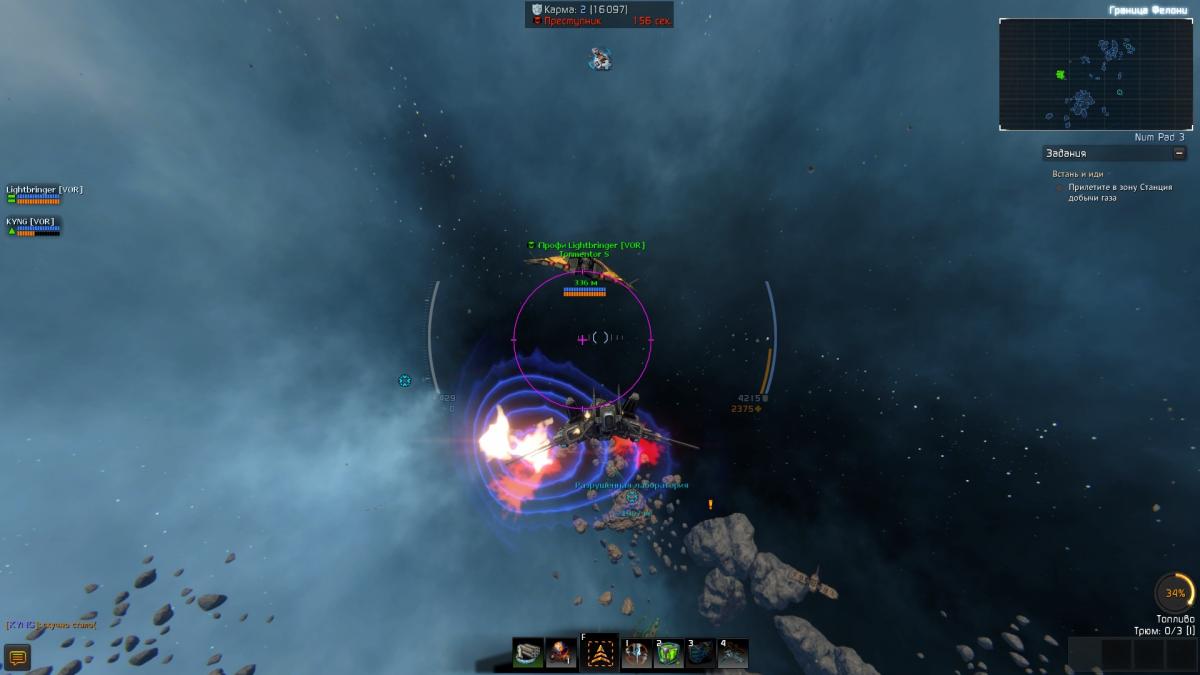
Task: Select Lightbringer [VOR] in the squad list
Action: pos(44,190)
